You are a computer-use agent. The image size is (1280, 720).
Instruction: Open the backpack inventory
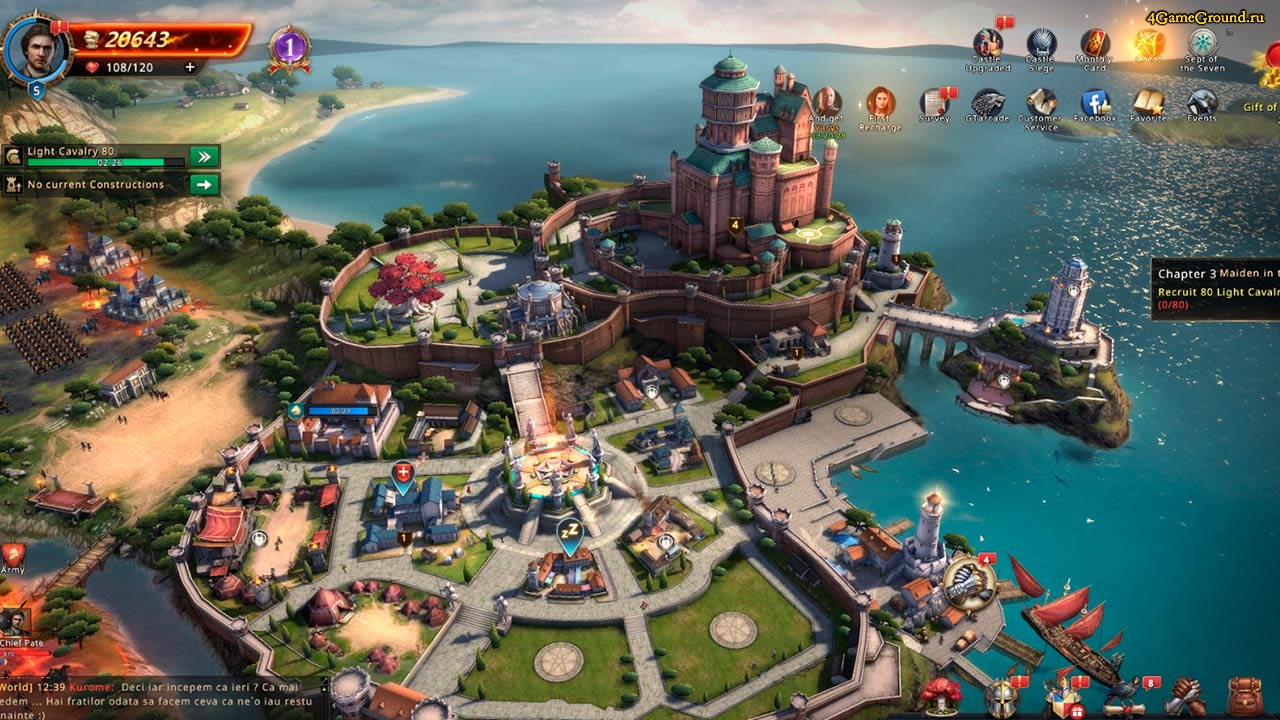pos(1243,696)
